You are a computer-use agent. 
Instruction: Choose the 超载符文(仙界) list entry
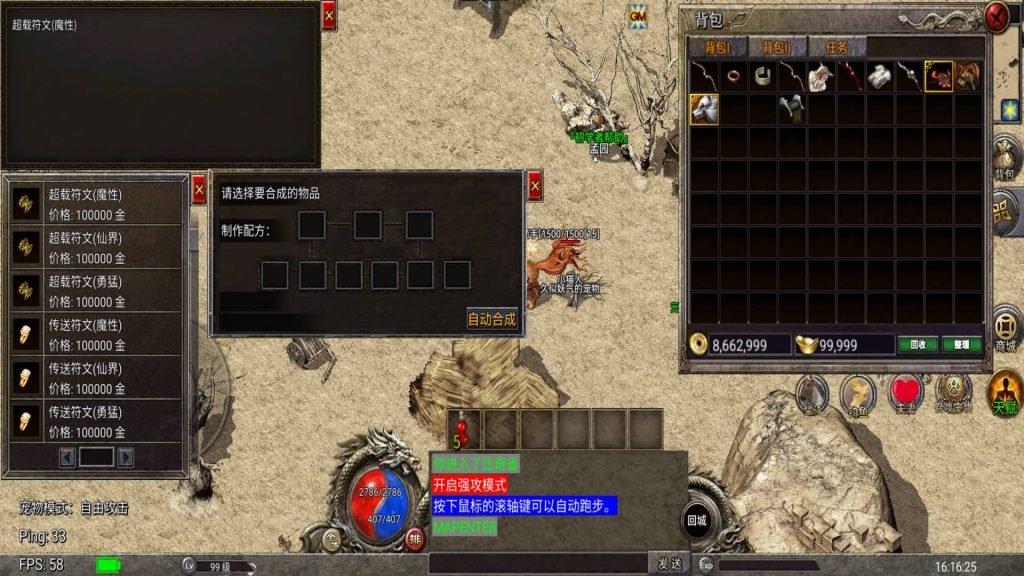[98, 248]
